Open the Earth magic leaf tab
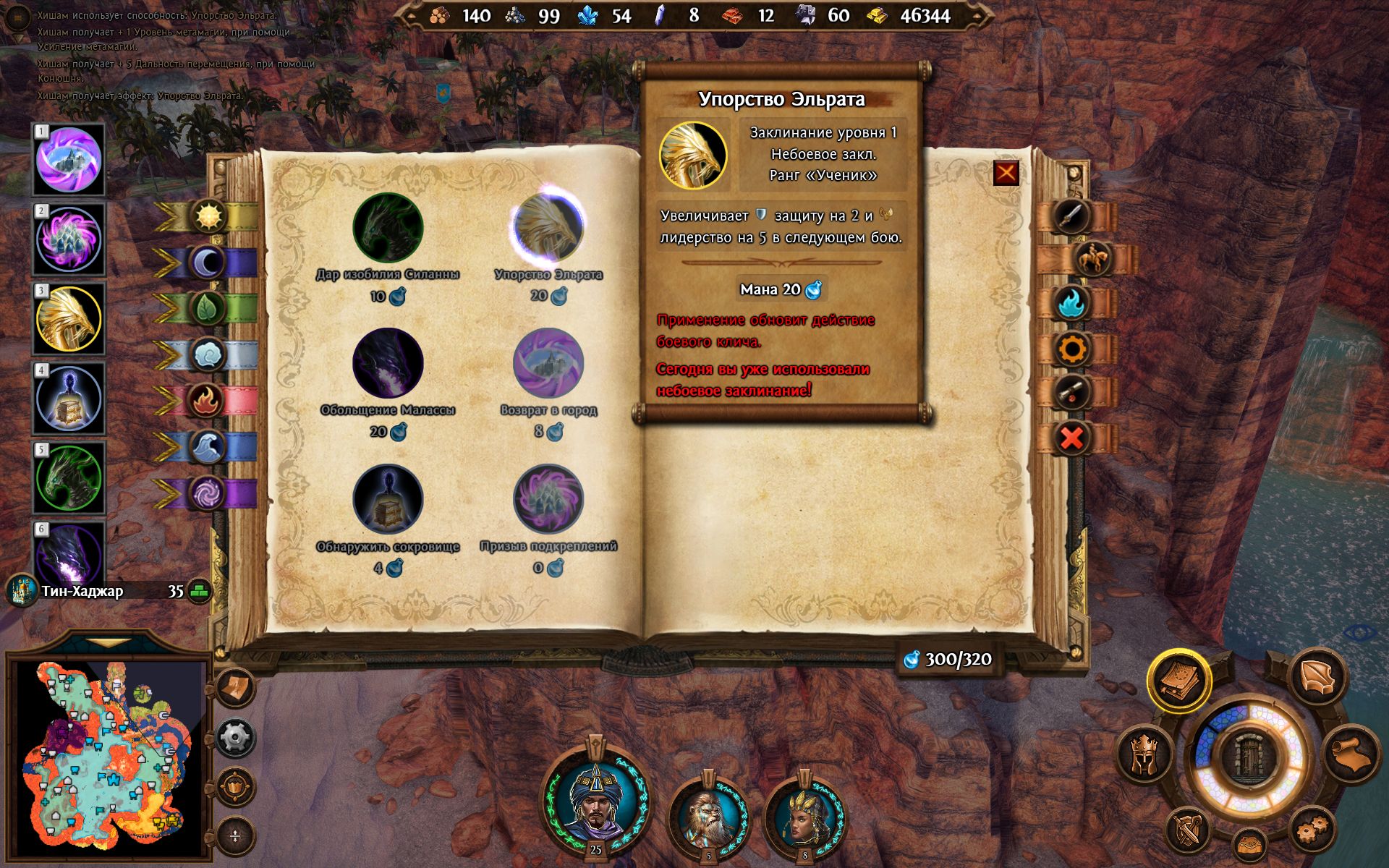Image resolution: width=1389 pixels, height=868 pixels. [208, 309]
